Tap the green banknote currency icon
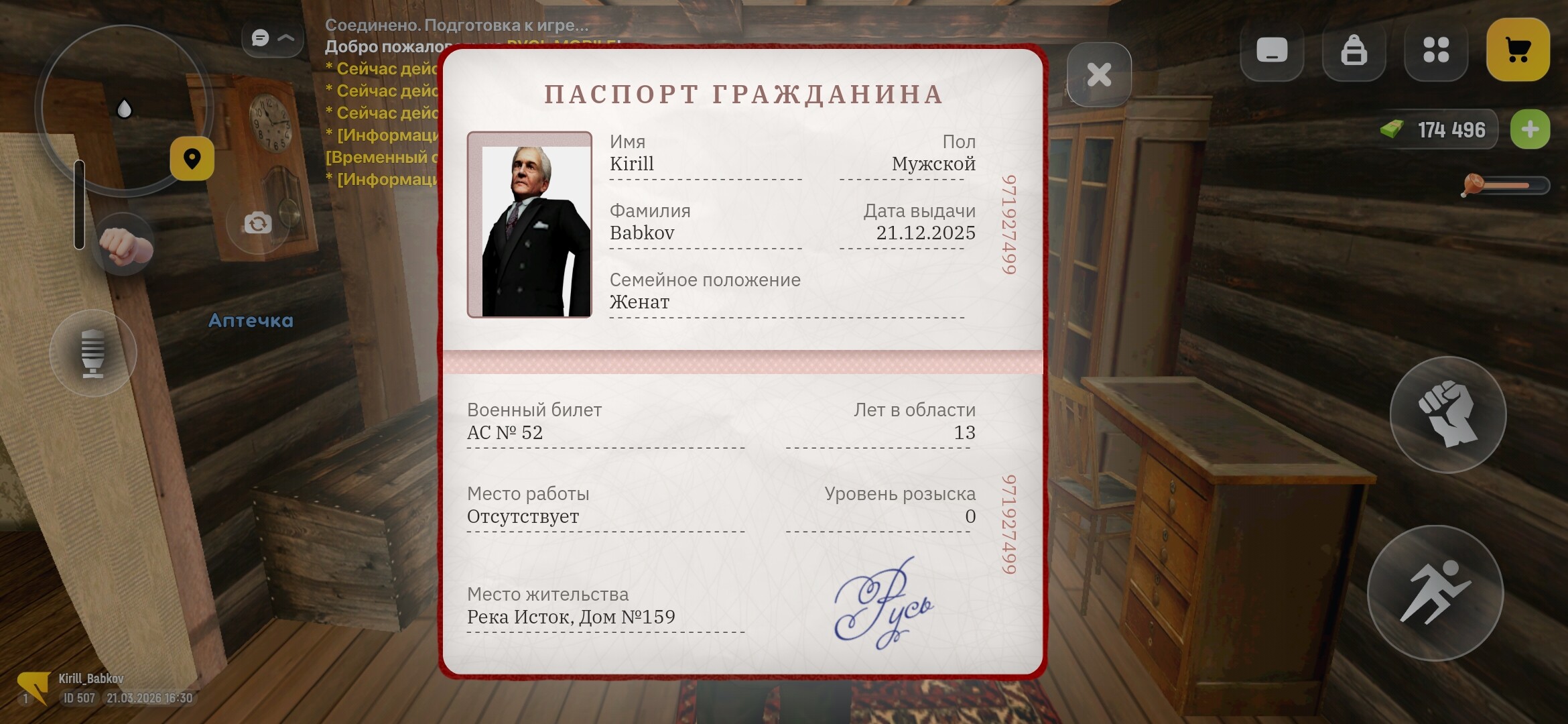 (1393, 129)
